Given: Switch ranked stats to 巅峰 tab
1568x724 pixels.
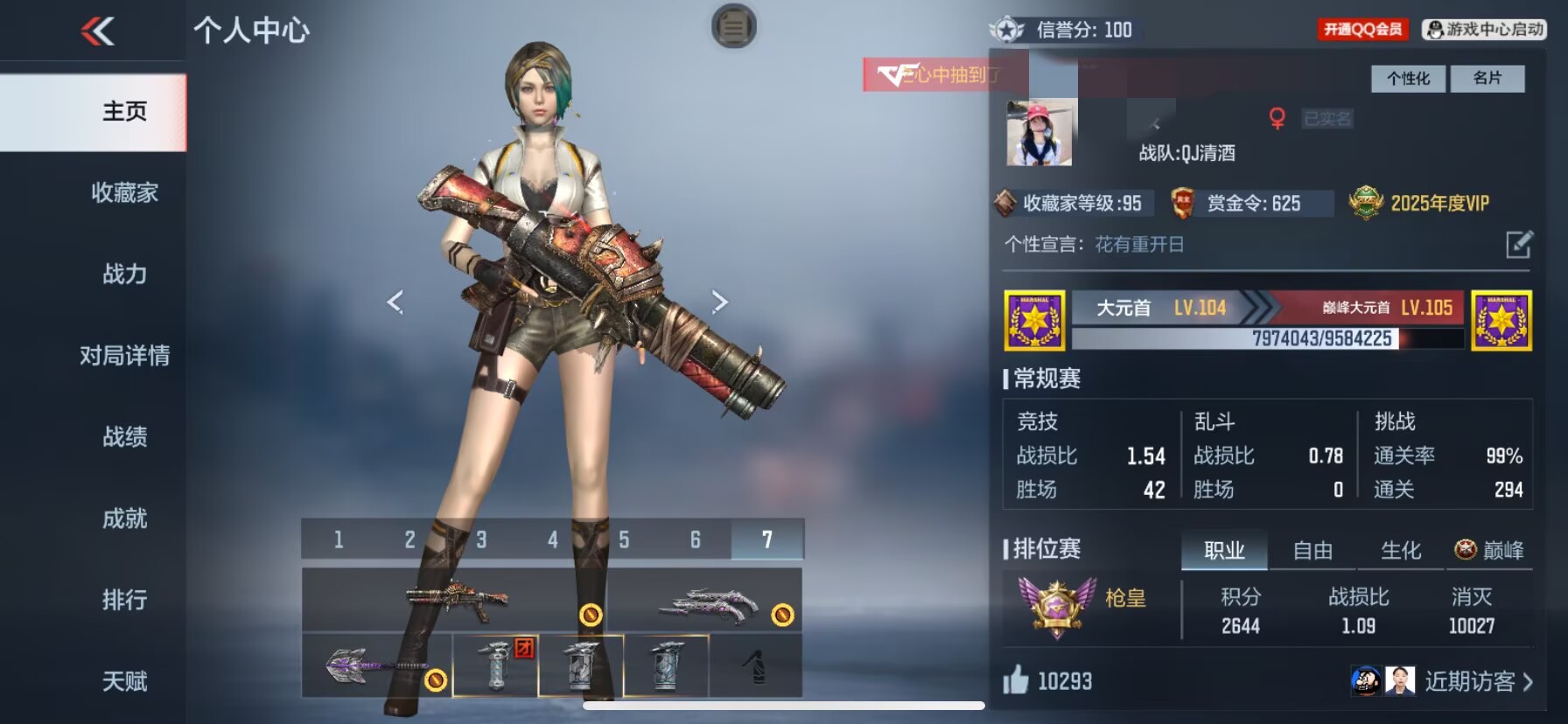Looking at the screenshot, I should click(1489, 550).
